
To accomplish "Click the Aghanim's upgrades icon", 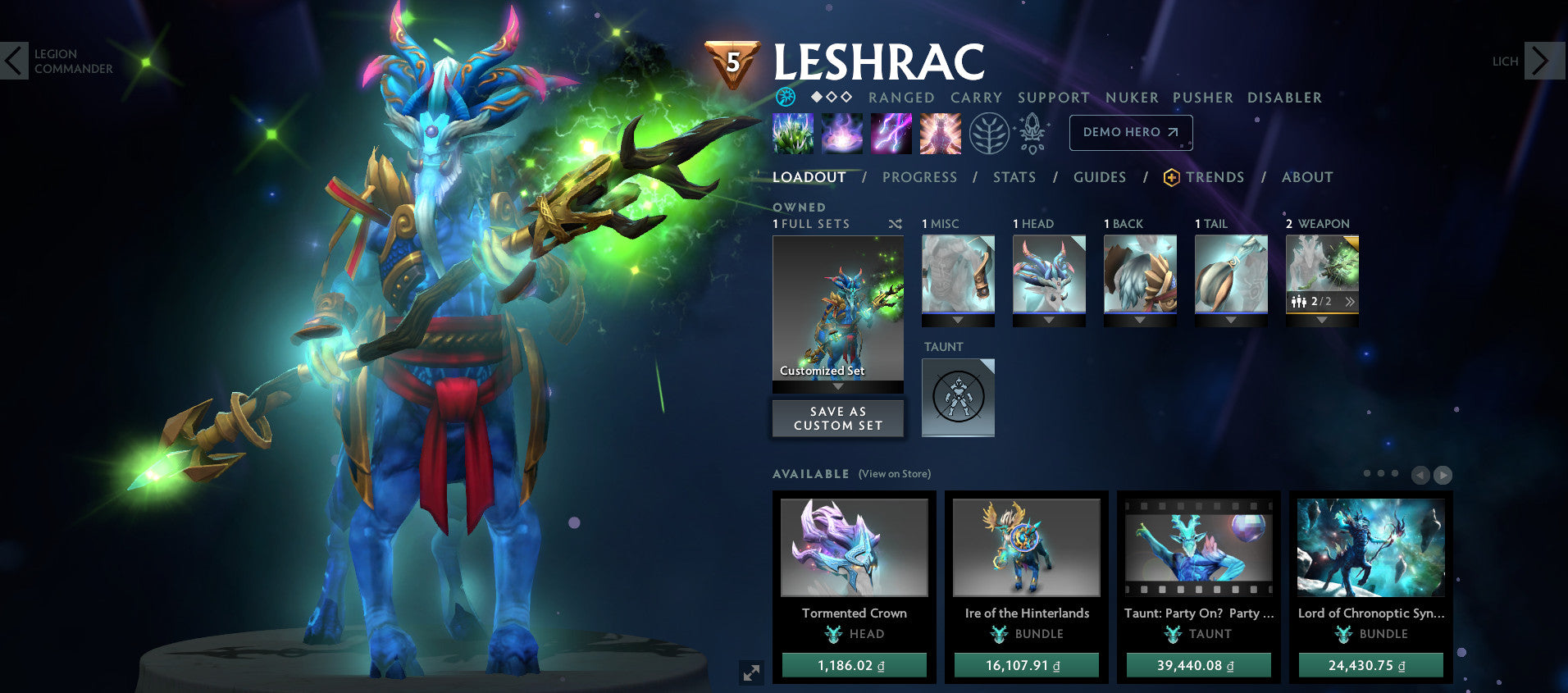I will coord(1032,133).
